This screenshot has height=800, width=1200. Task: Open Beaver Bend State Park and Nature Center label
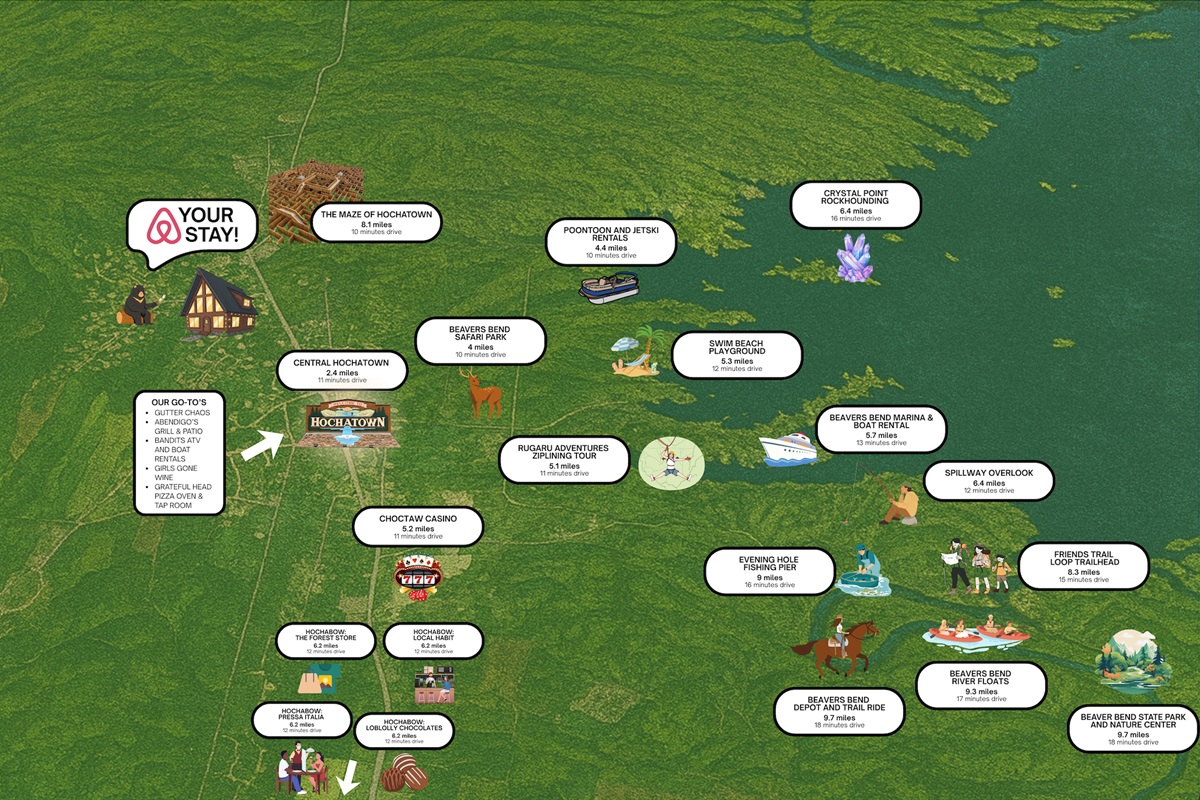point(1132,729)
